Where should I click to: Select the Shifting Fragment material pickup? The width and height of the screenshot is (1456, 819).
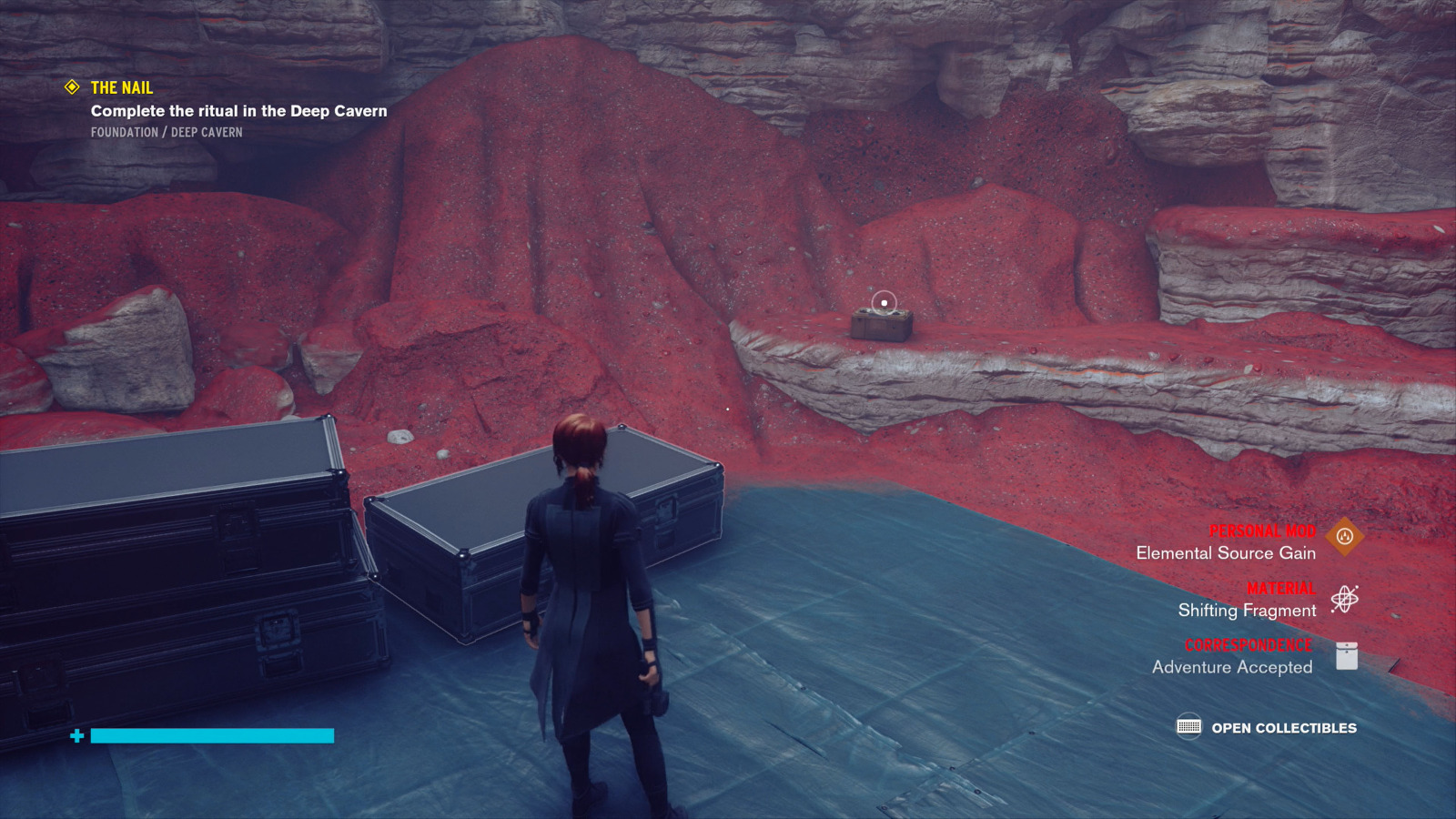pyautogui.click(x=1247, y=611)
